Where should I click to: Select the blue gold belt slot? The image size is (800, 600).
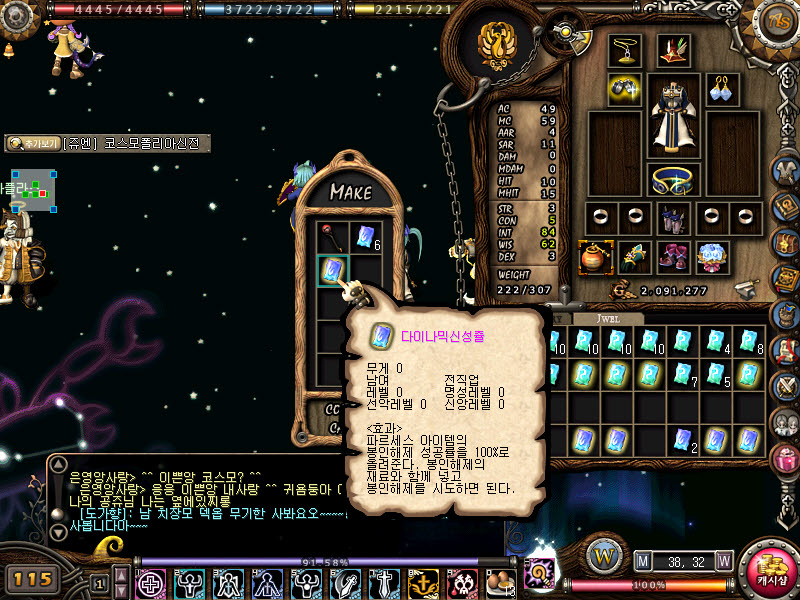pyautogui.click(x=673, y=180)
